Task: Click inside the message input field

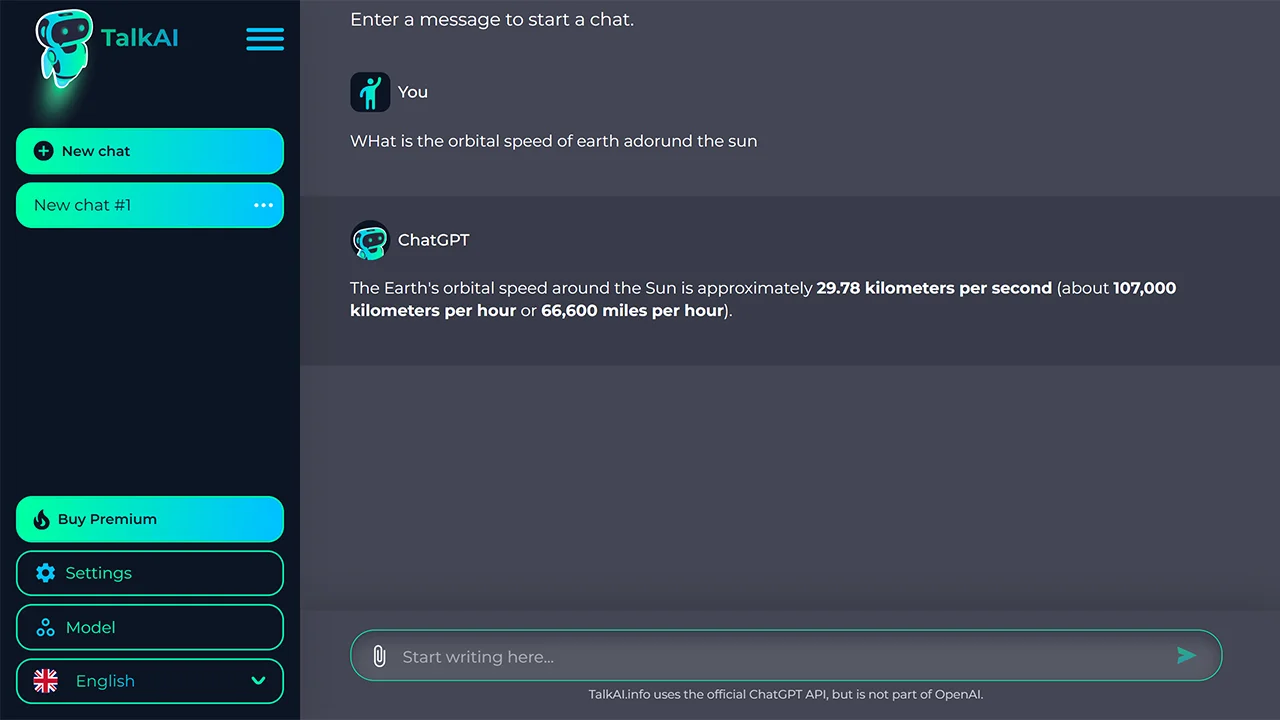Action: tap(700, 656)
